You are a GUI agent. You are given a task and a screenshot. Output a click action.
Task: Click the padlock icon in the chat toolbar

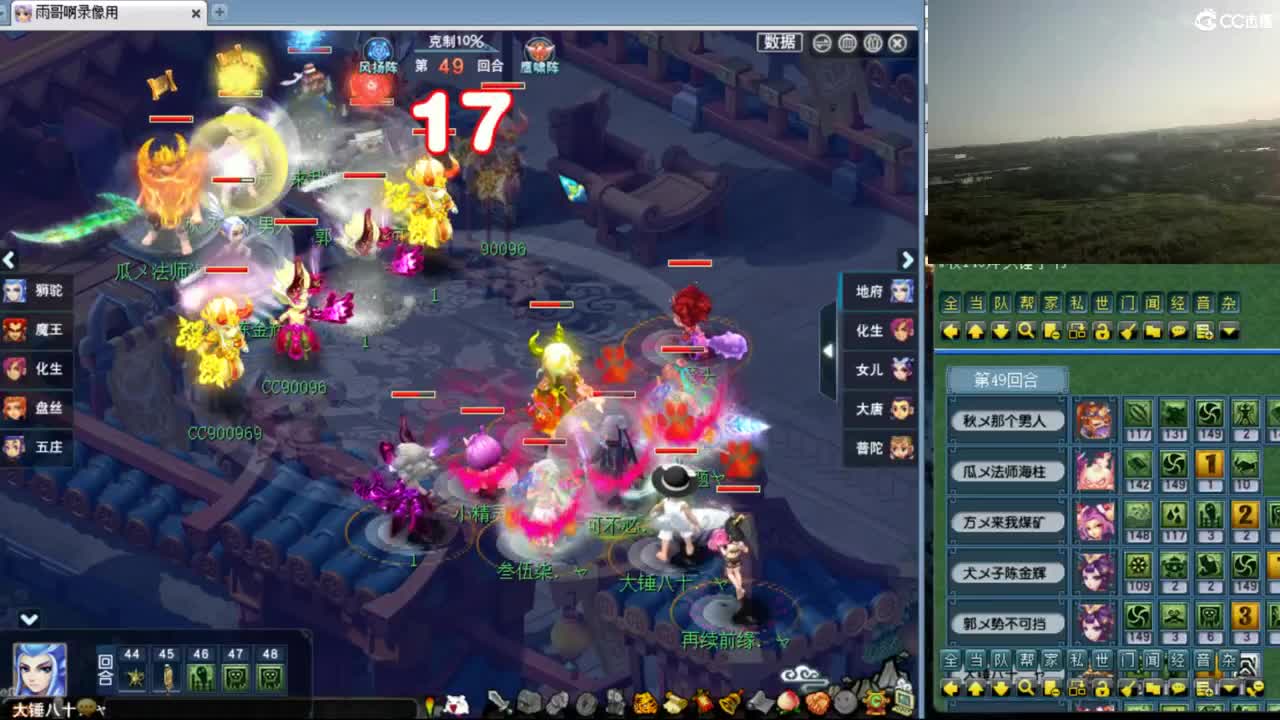click(x=1101, y=331)
